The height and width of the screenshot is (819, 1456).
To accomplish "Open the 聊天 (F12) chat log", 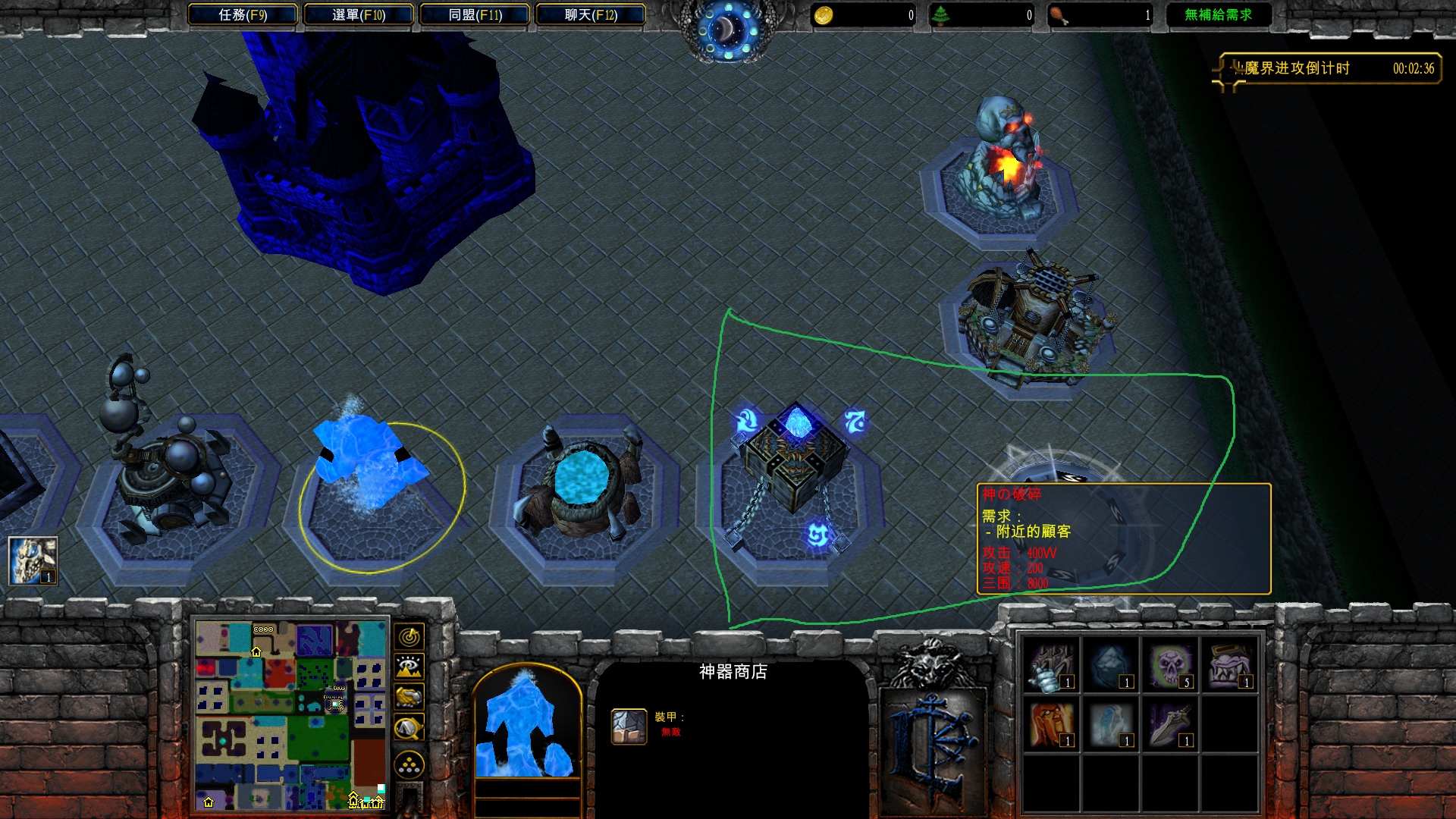I will point(591,14).
